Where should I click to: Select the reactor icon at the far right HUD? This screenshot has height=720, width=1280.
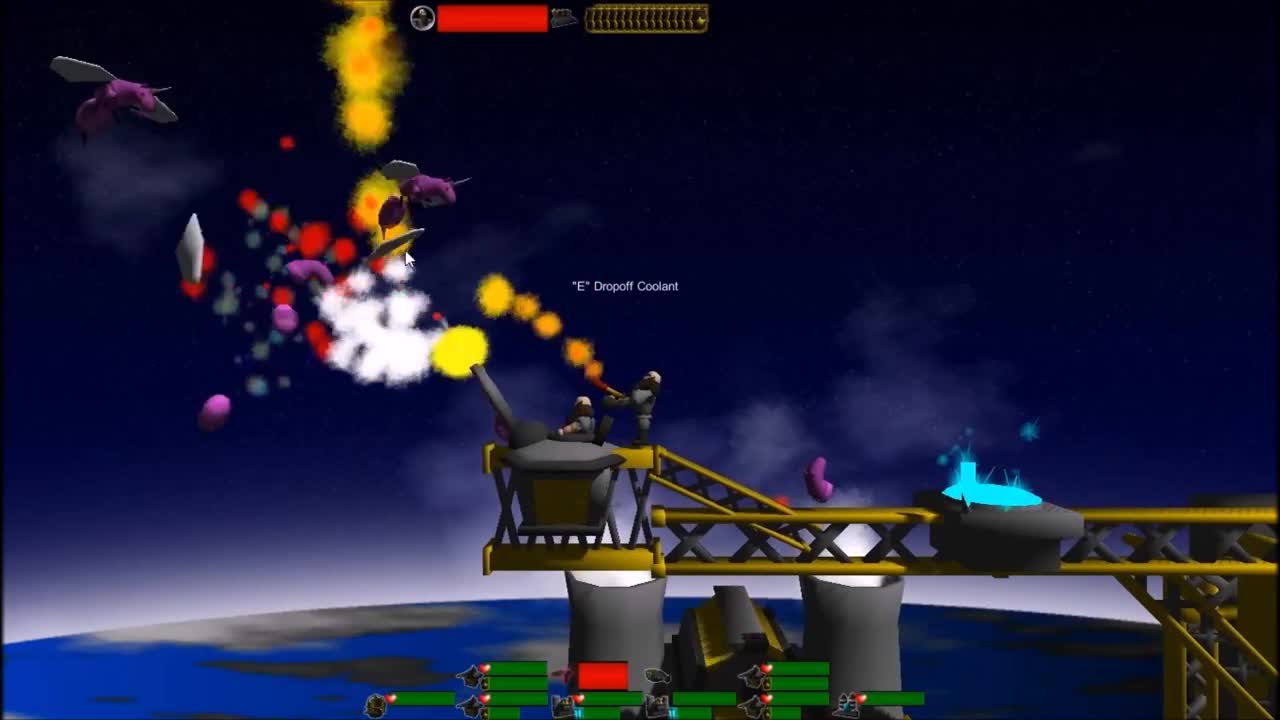pyautogui.click(x=845, y=703)
